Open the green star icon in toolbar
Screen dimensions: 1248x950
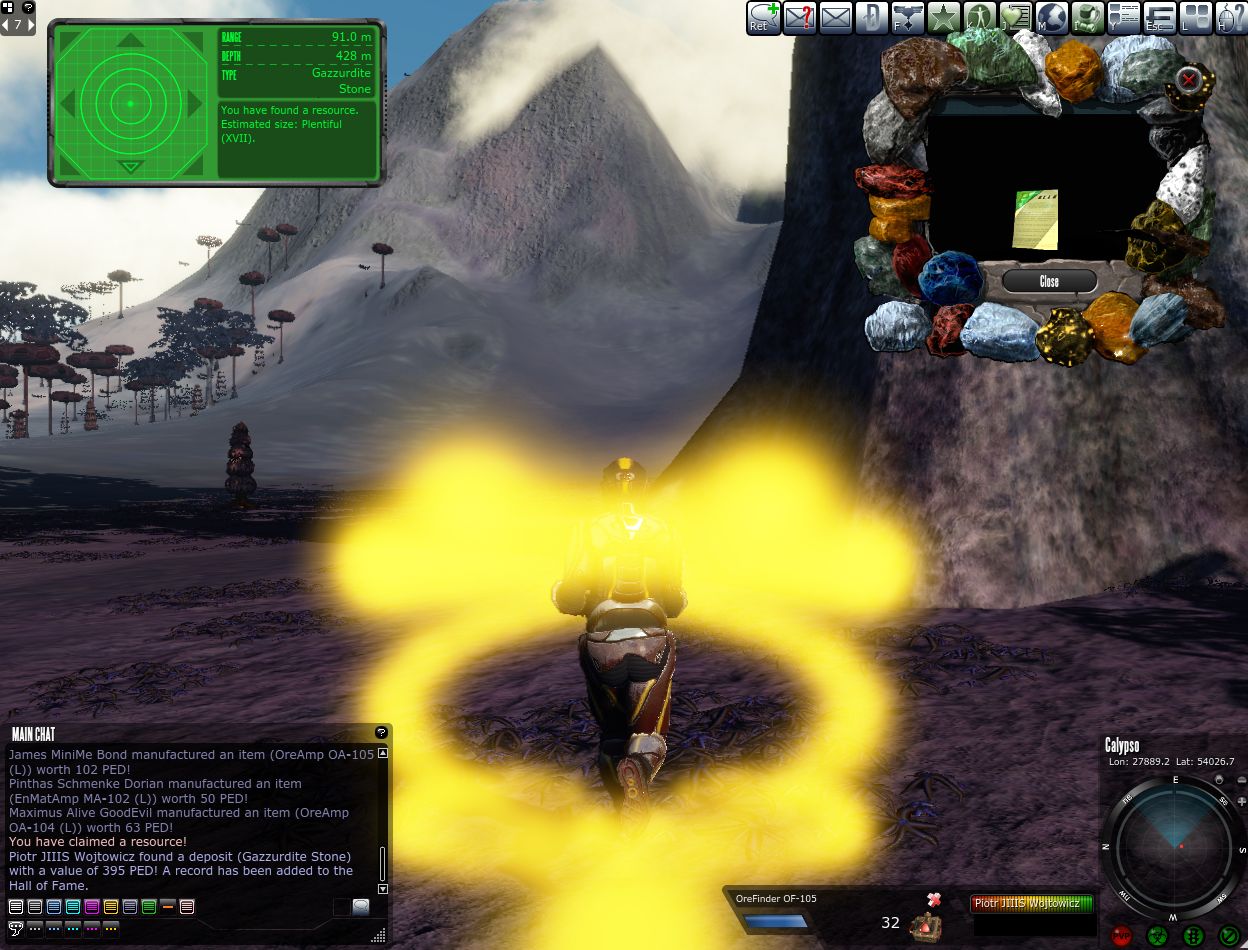pos(943,17)
